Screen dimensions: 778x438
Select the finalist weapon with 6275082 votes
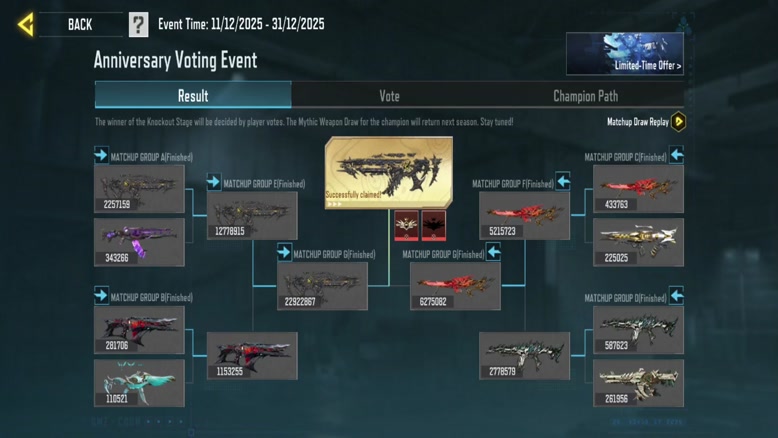pos(455,286)
